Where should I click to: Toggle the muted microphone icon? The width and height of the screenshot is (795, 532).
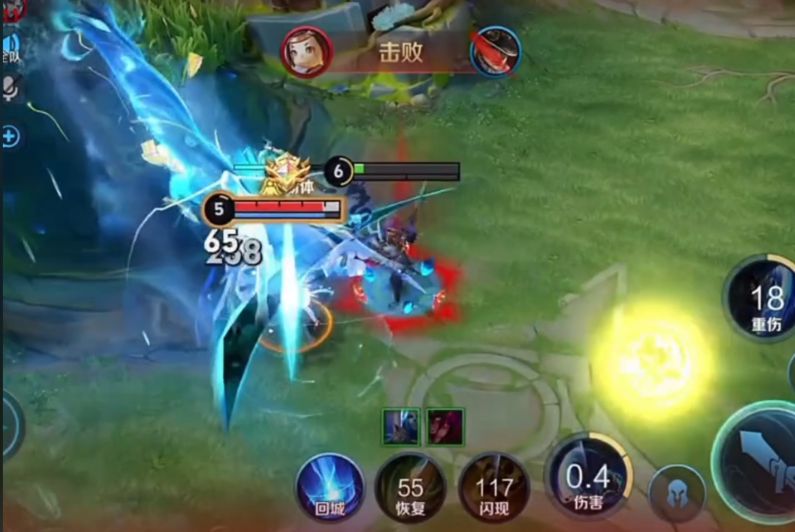[10, 91]
